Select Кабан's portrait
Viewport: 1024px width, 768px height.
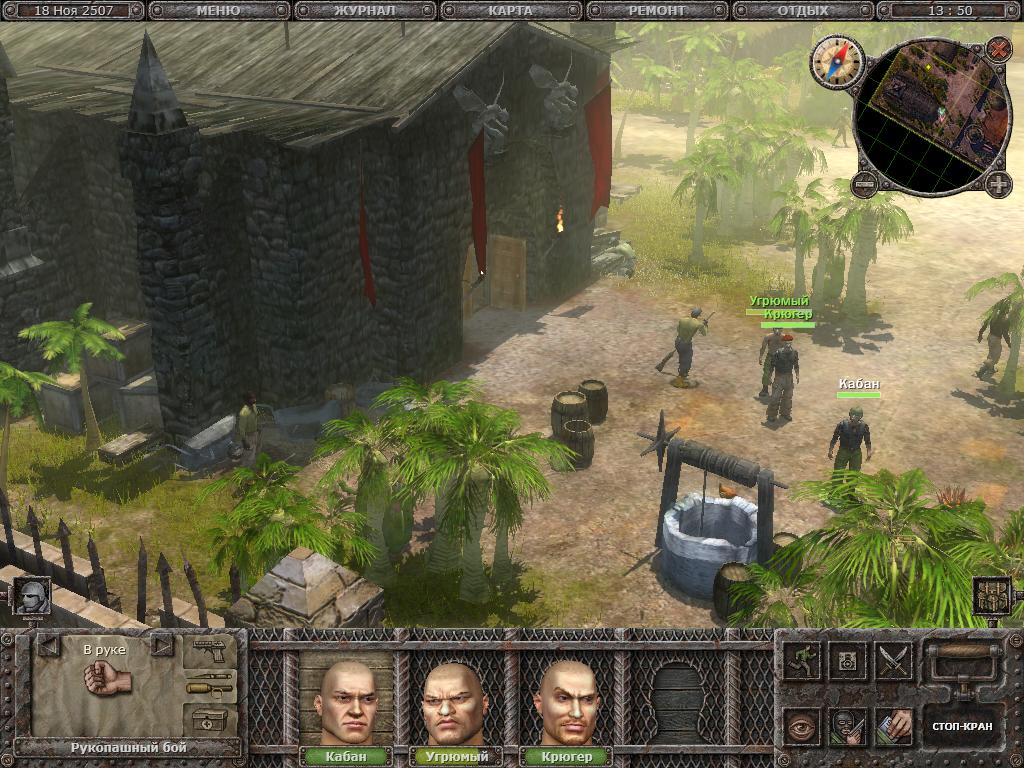(346, 702)
